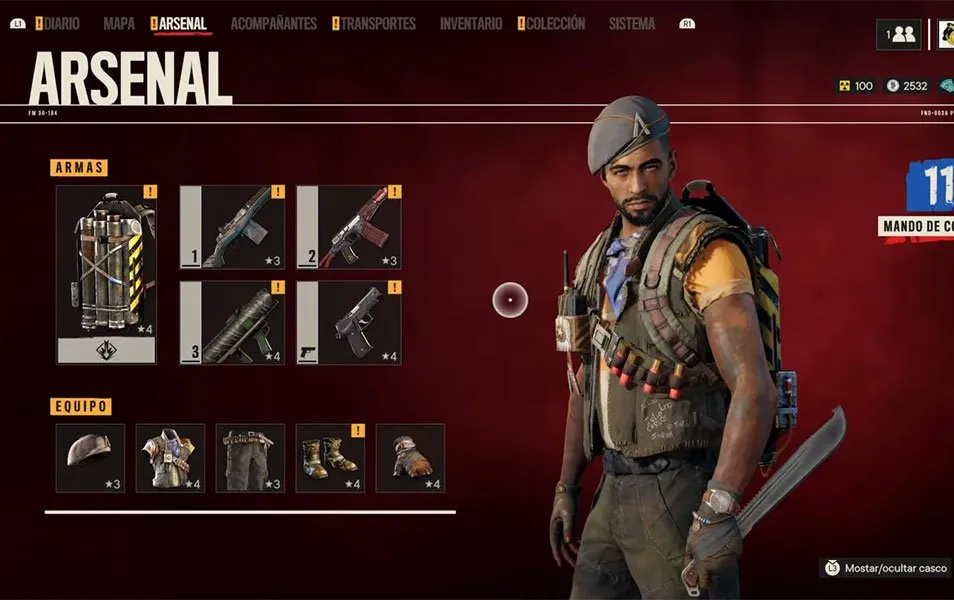Pick the rocket launcher in slot 3
This screenshot has width=954, height=600.
[231, 323]
